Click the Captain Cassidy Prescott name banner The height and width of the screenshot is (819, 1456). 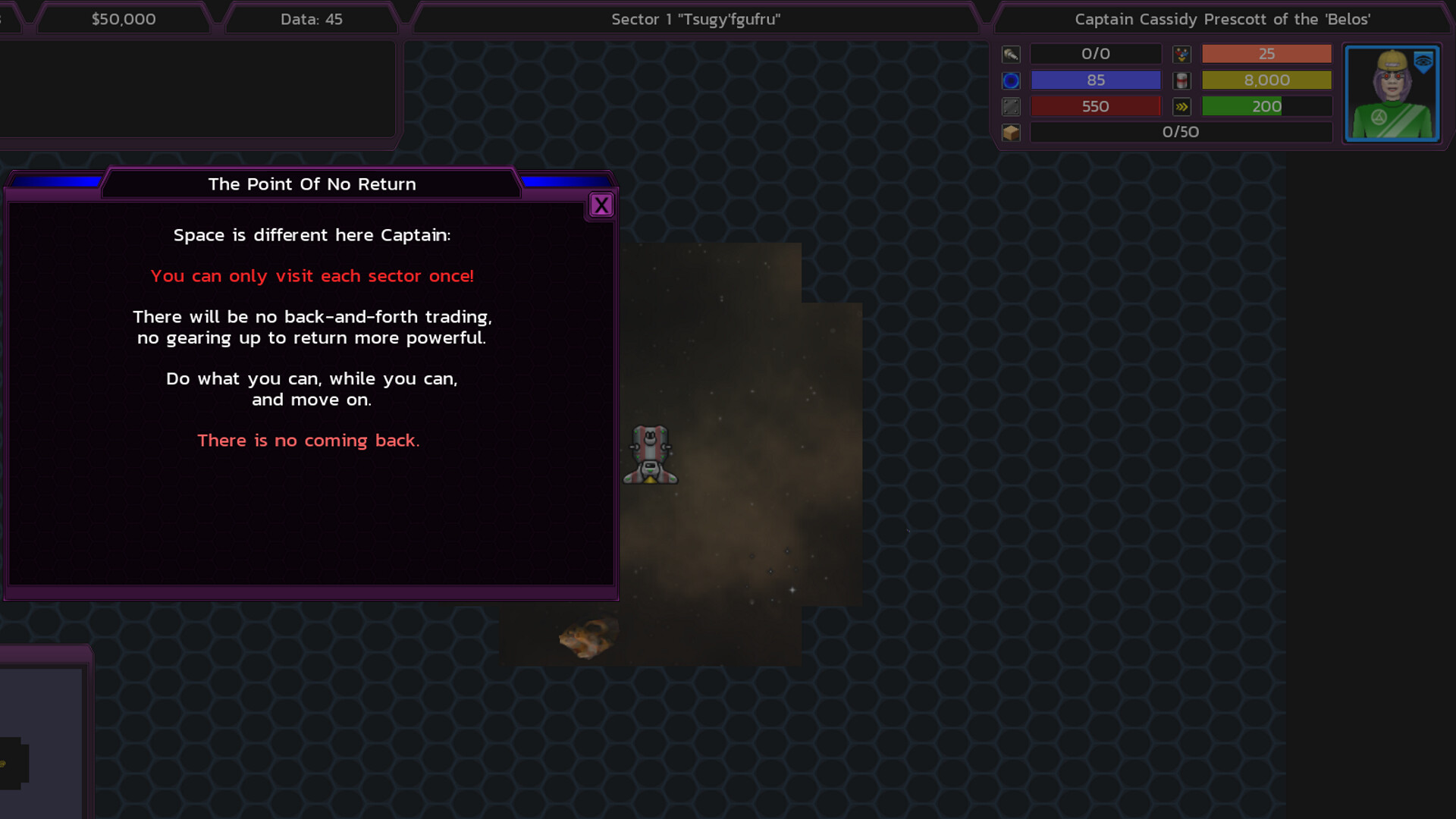pos(1222,19)
